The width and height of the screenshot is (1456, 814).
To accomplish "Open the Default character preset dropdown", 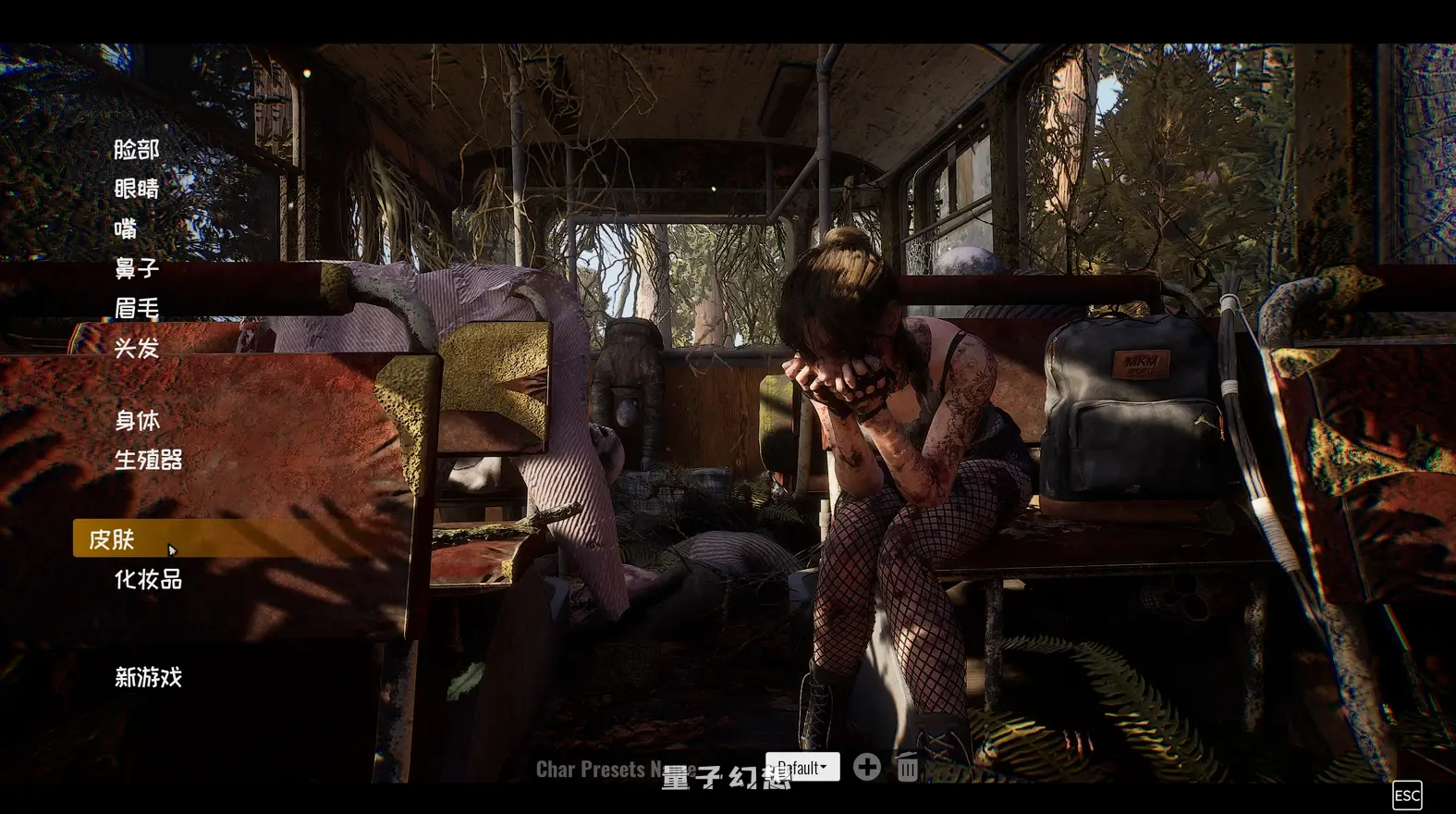I will (802, 767).
